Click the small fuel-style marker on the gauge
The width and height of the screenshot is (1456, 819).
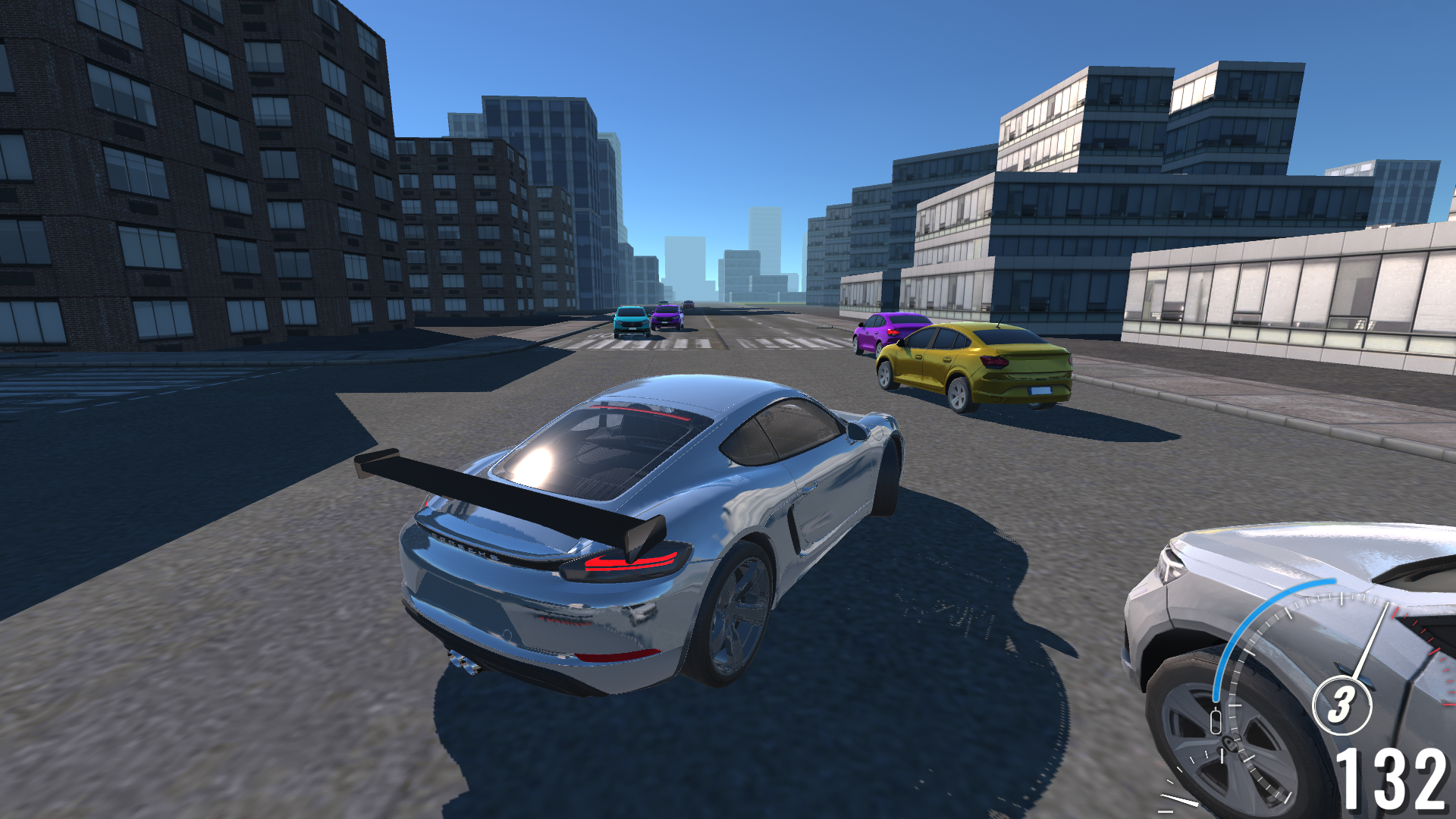coord(1216,720)
